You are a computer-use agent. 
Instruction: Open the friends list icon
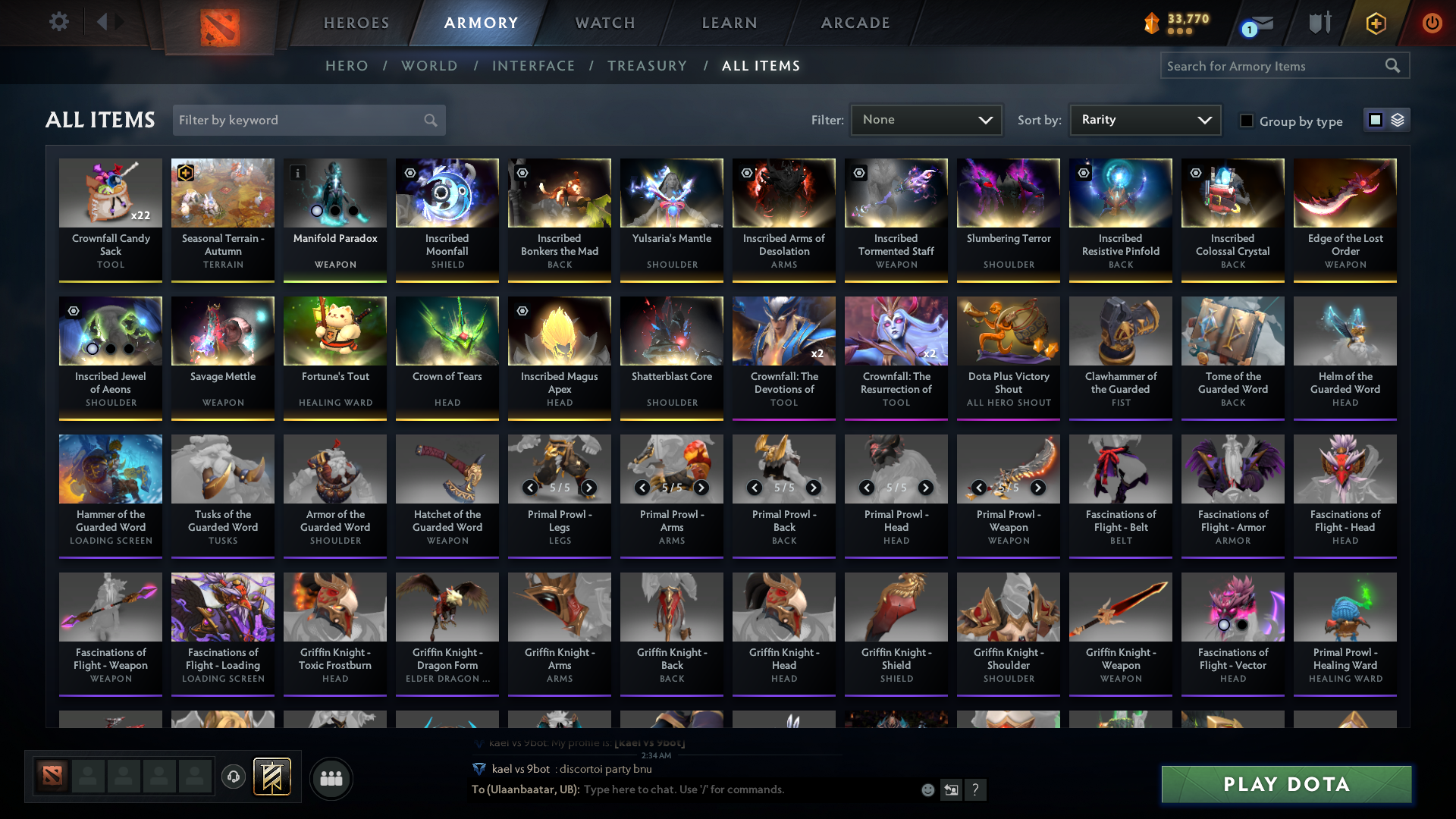[x=331, y=778]
